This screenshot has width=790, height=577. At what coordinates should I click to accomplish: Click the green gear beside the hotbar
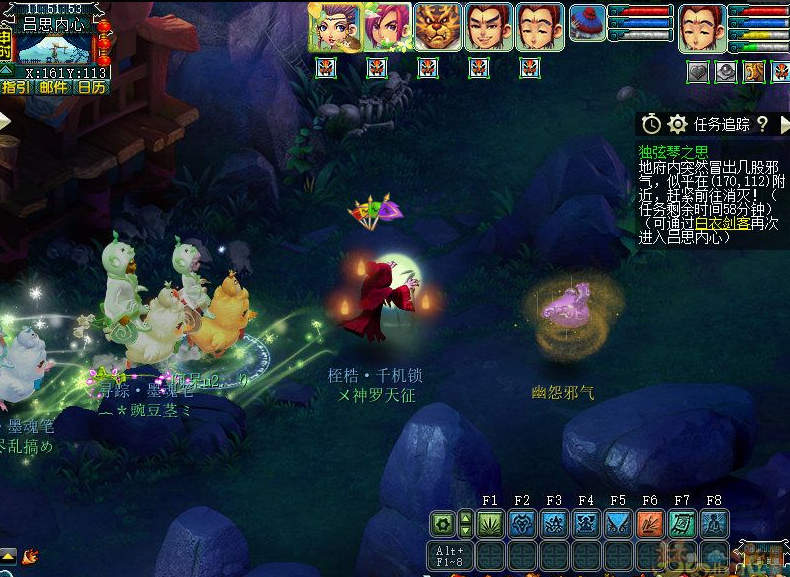coord(443,523)
